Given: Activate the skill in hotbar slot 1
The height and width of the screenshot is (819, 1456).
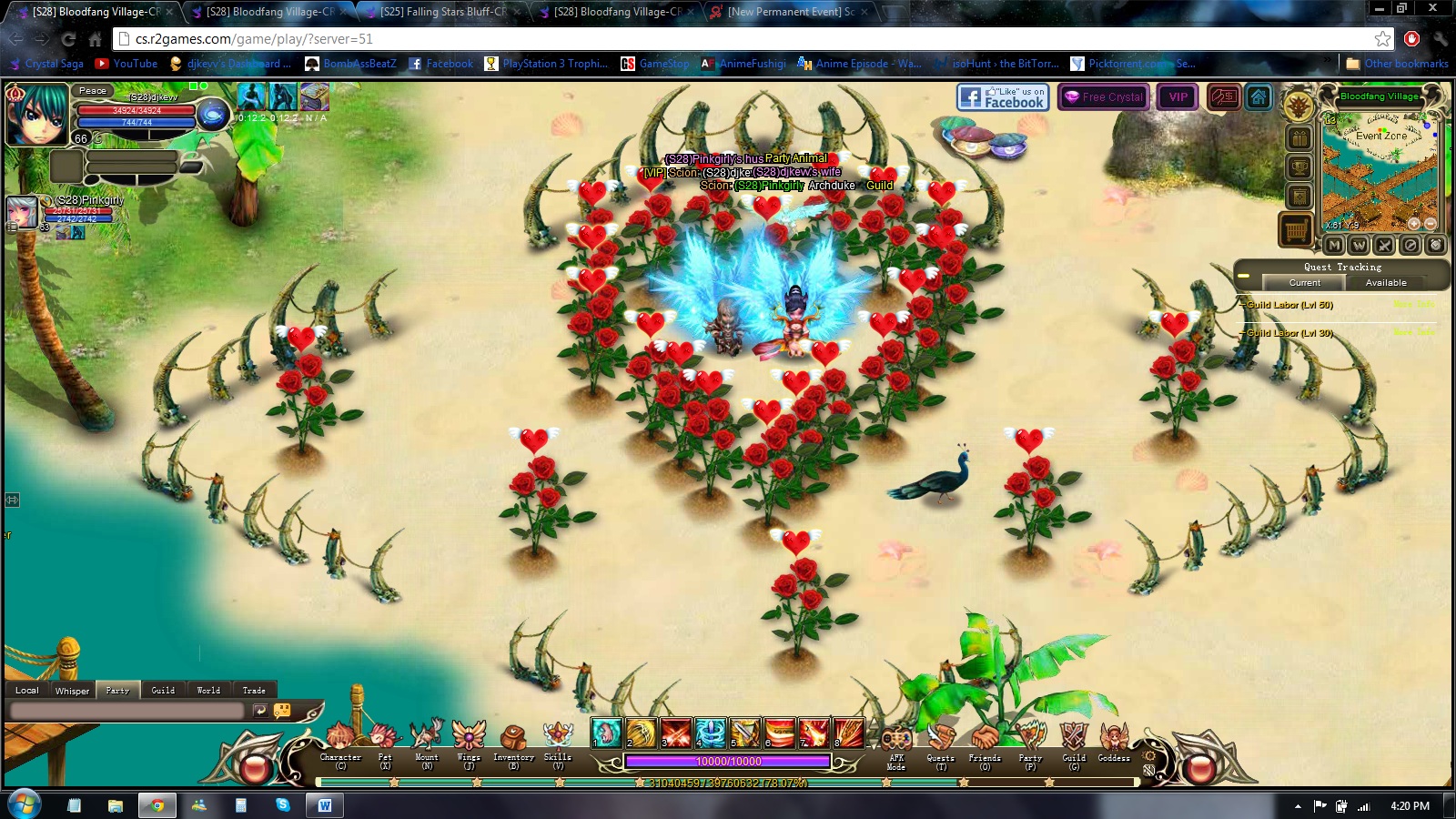Looking at the screenshot, I should 606,733.
